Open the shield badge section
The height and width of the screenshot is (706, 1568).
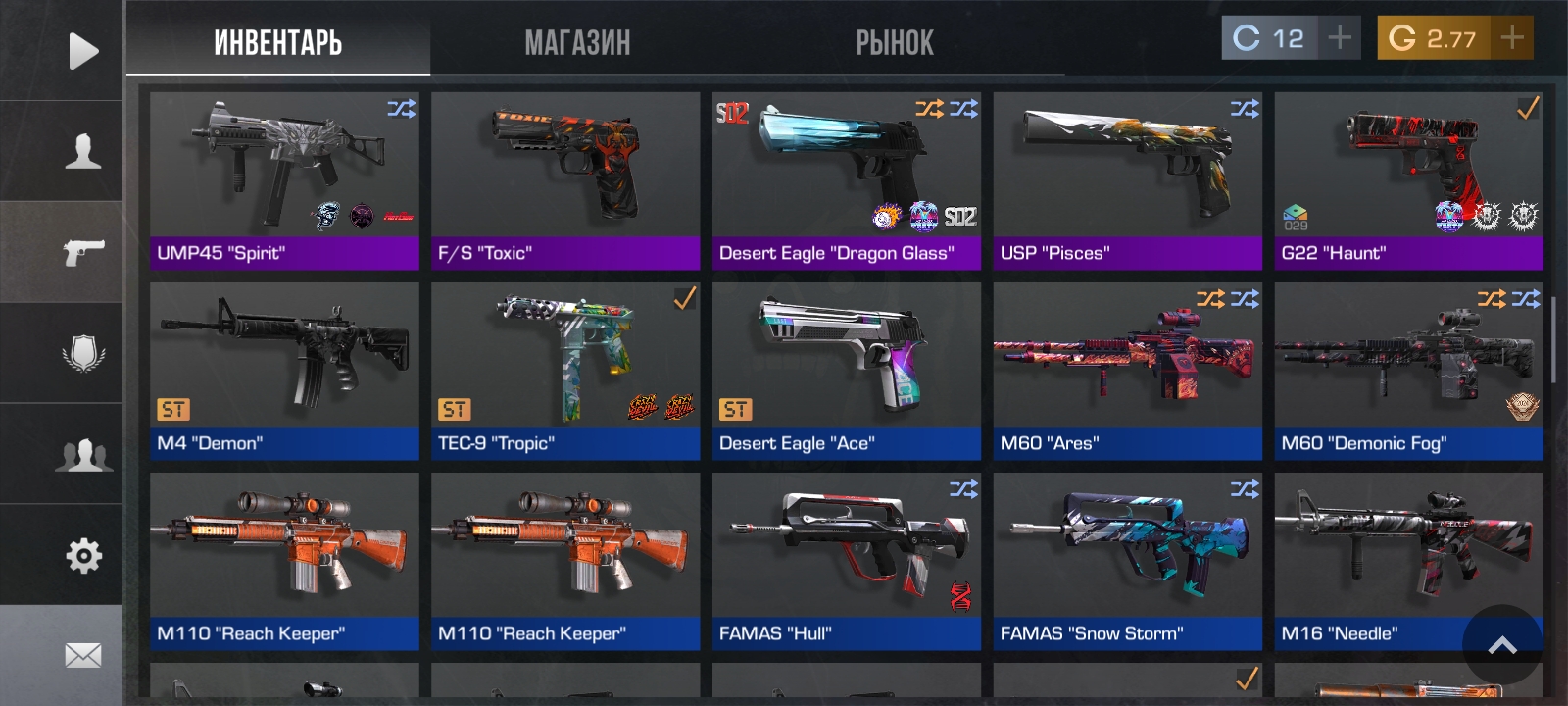[82, 353]
